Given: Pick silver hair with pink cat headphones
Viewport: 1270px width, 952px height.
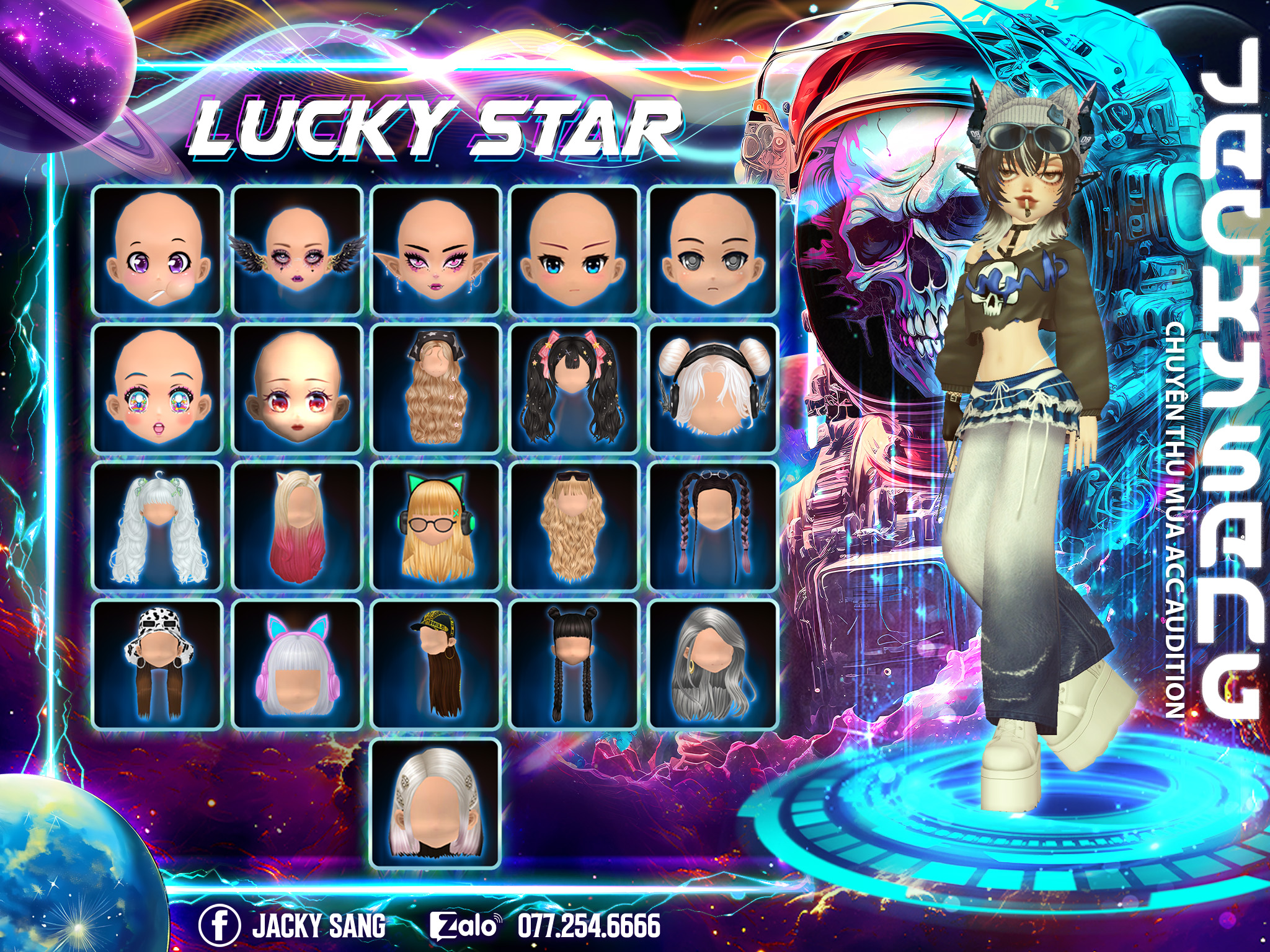Looking at the screenshot, I should point(297,665).
